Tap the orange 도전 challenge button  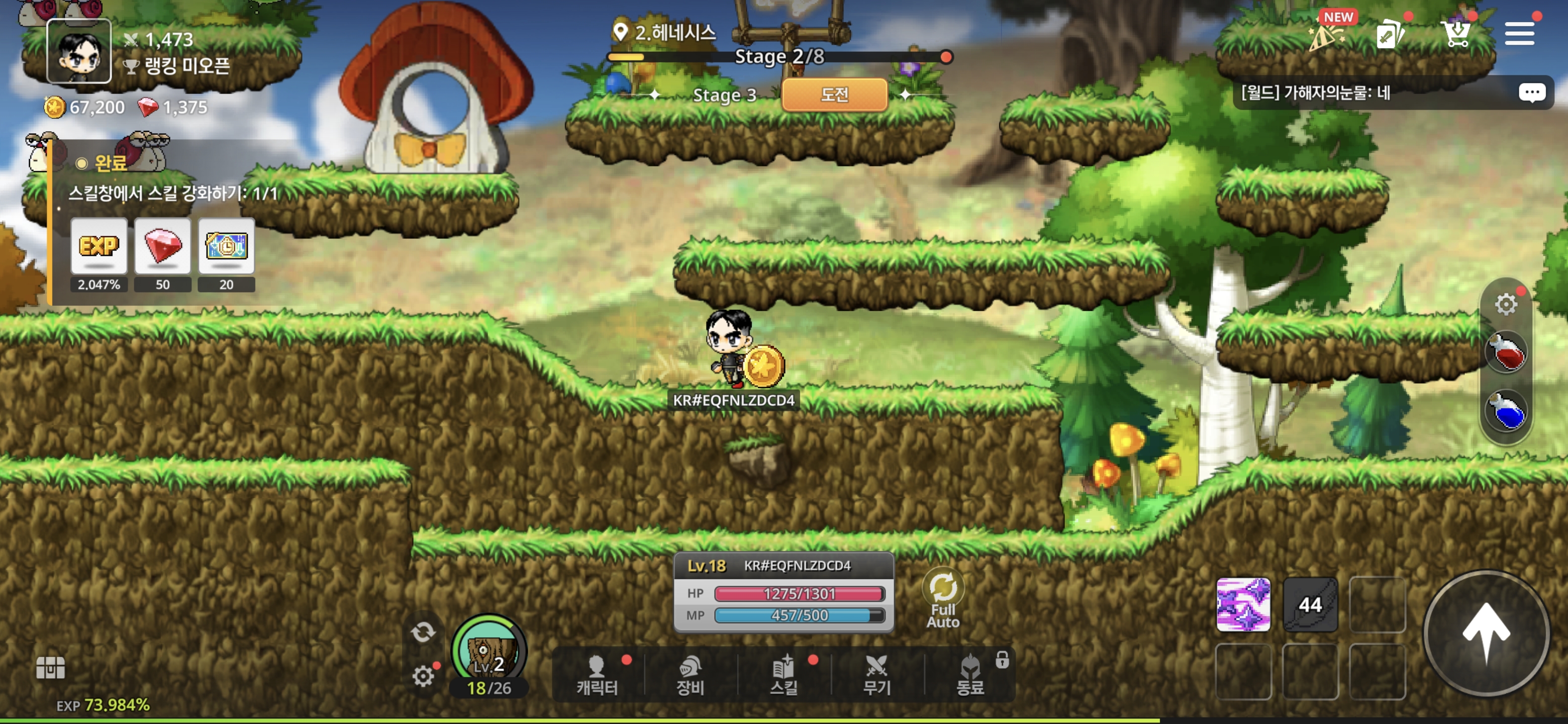click(834, 95)
